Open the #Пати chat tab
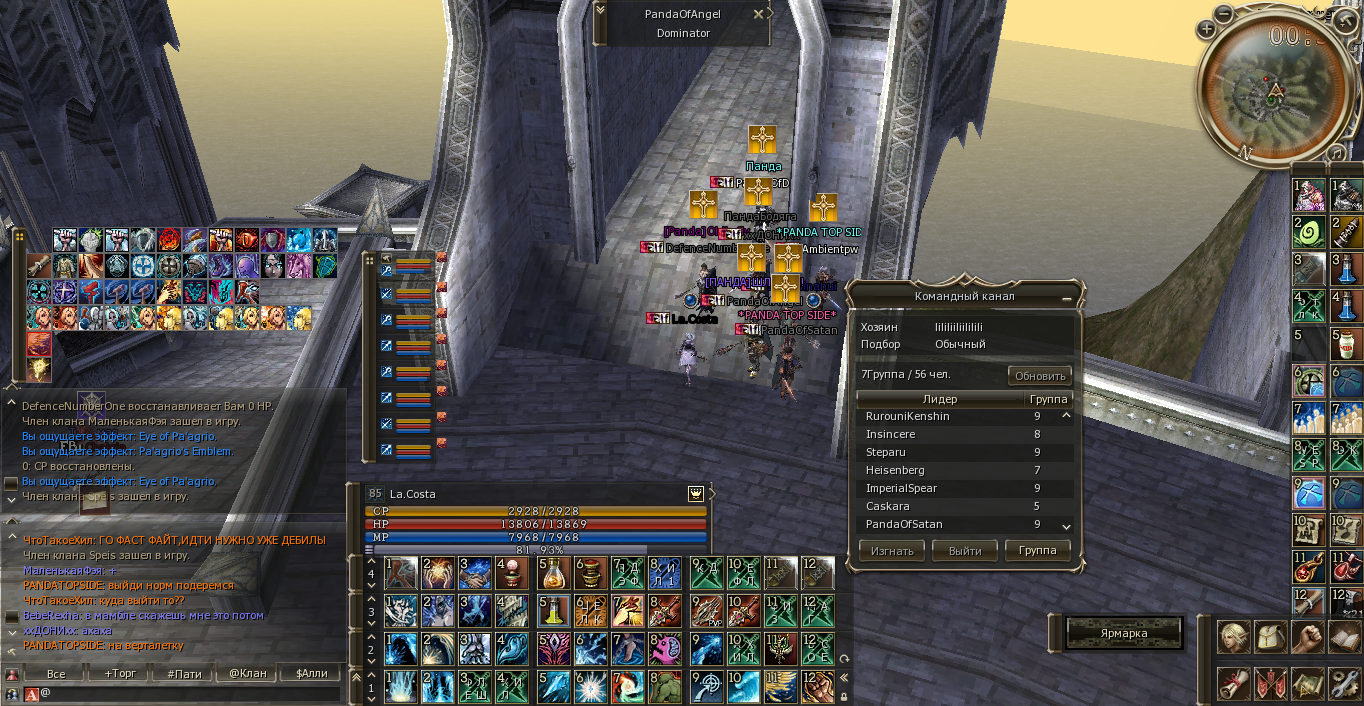 pos(185,673)
